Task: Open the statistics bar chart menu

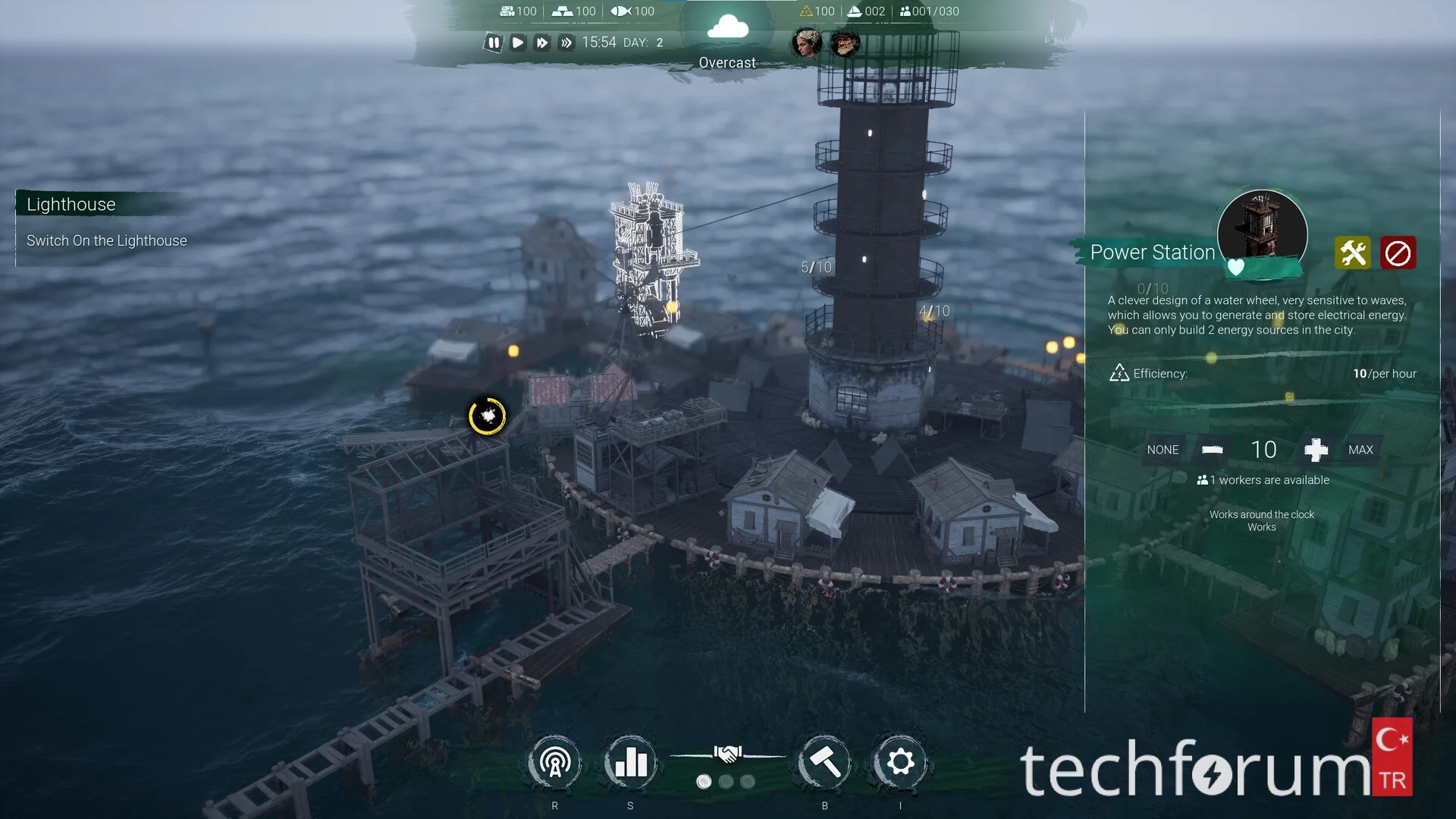Action: [630, 763]
